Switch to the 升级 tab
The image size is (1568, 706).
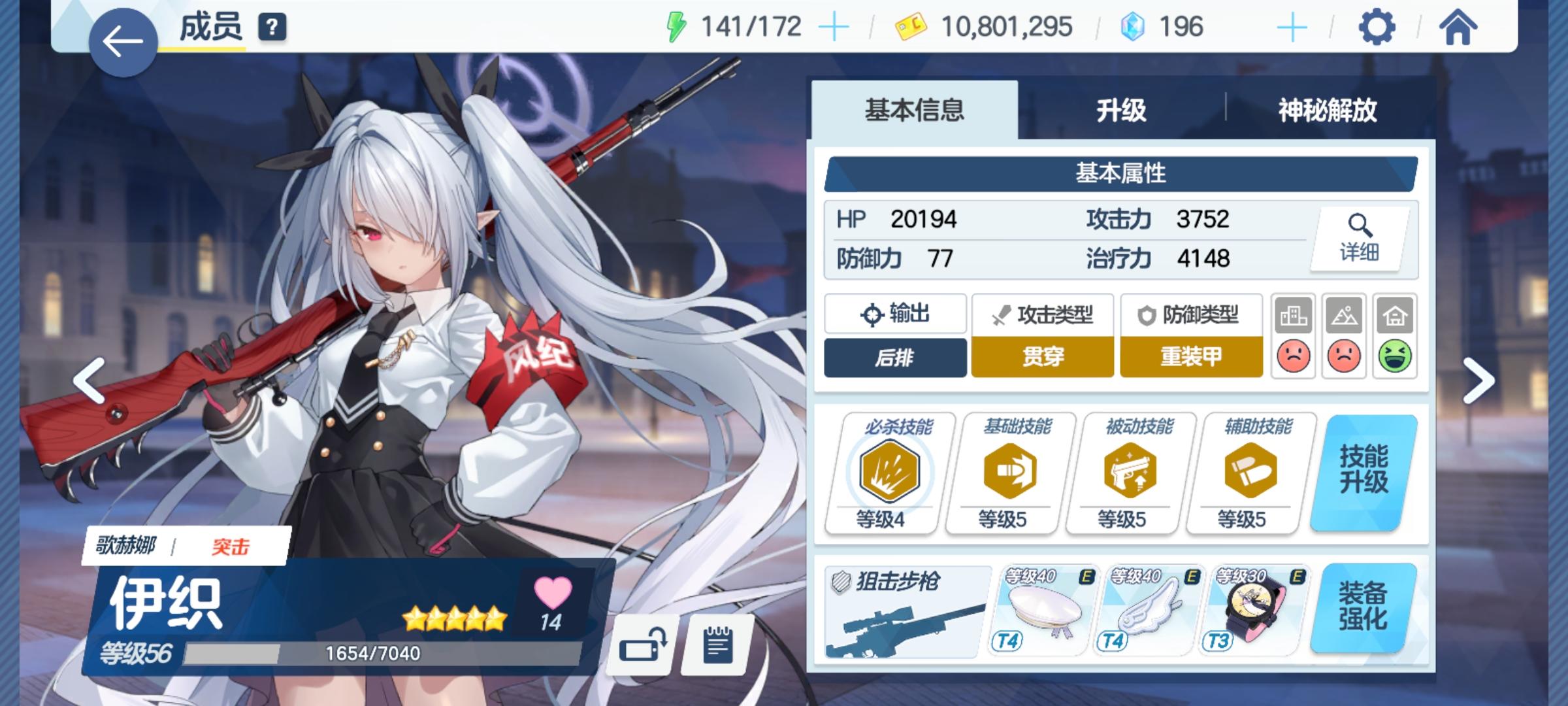[x=1122, y=111]
